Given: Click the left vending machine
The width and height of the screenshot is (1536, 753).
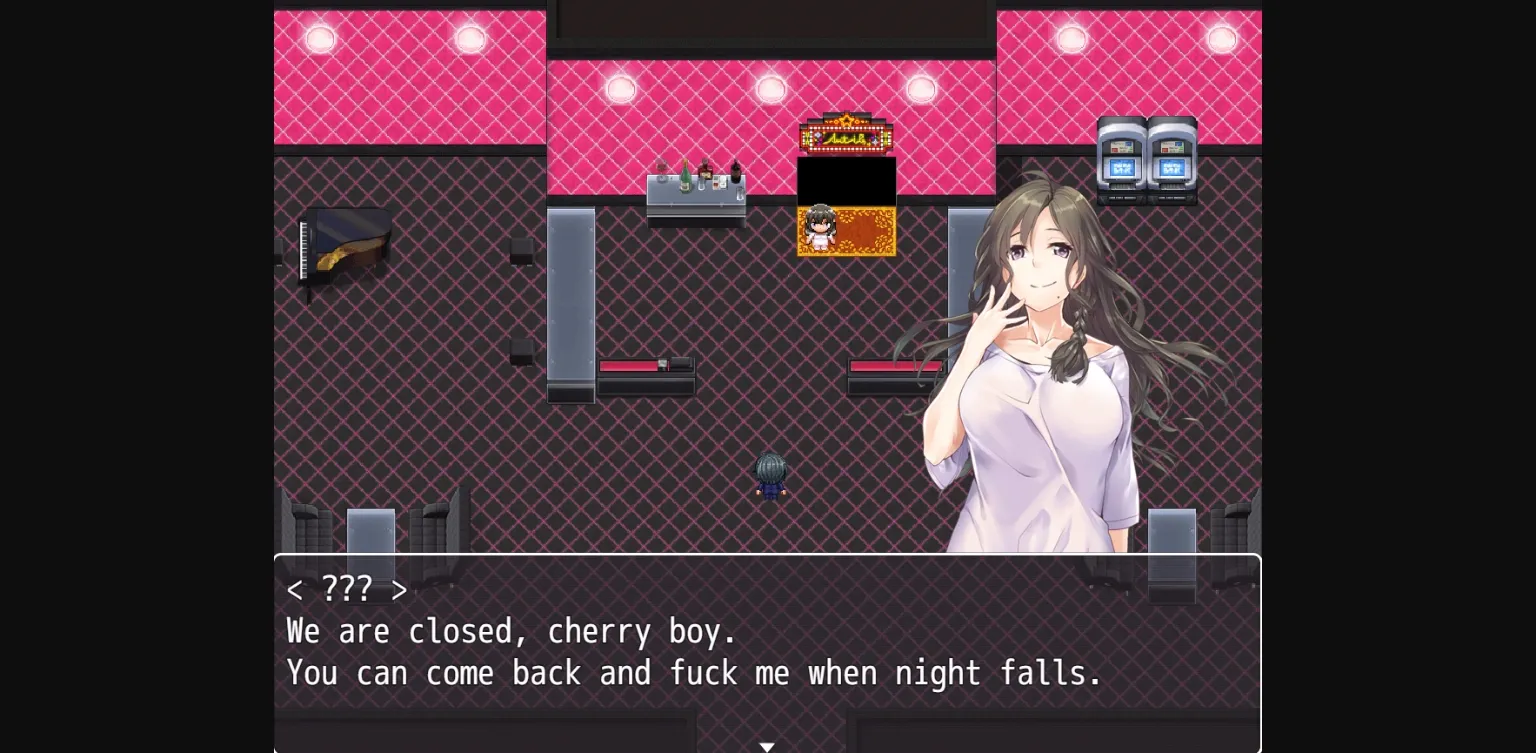Looking at the screenshot, I should (1119, 160).
